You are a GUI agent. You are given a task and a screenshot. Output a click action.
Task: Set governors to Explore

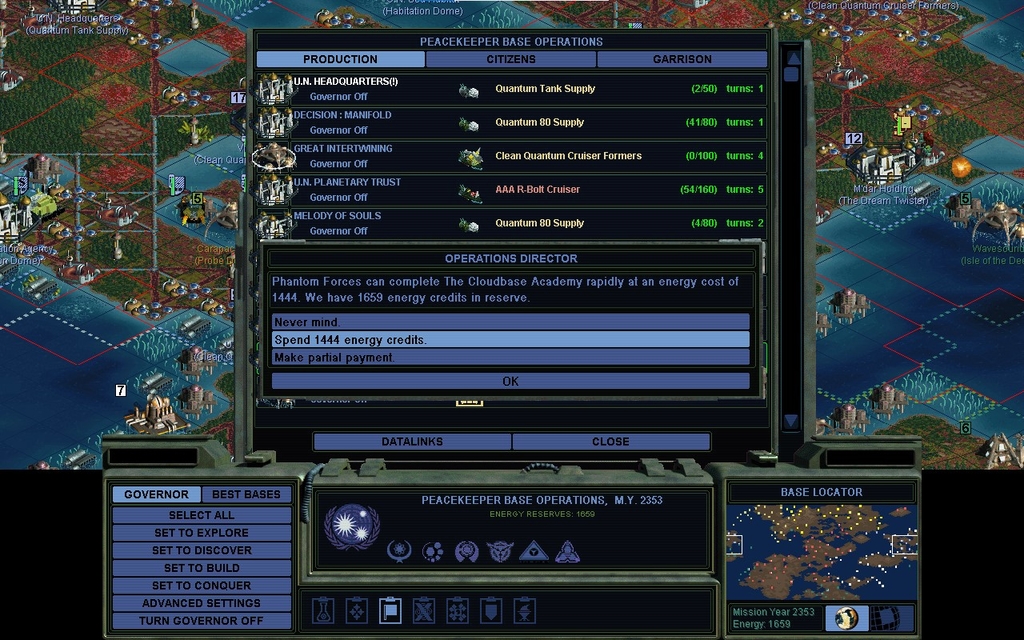click(201, 533)
